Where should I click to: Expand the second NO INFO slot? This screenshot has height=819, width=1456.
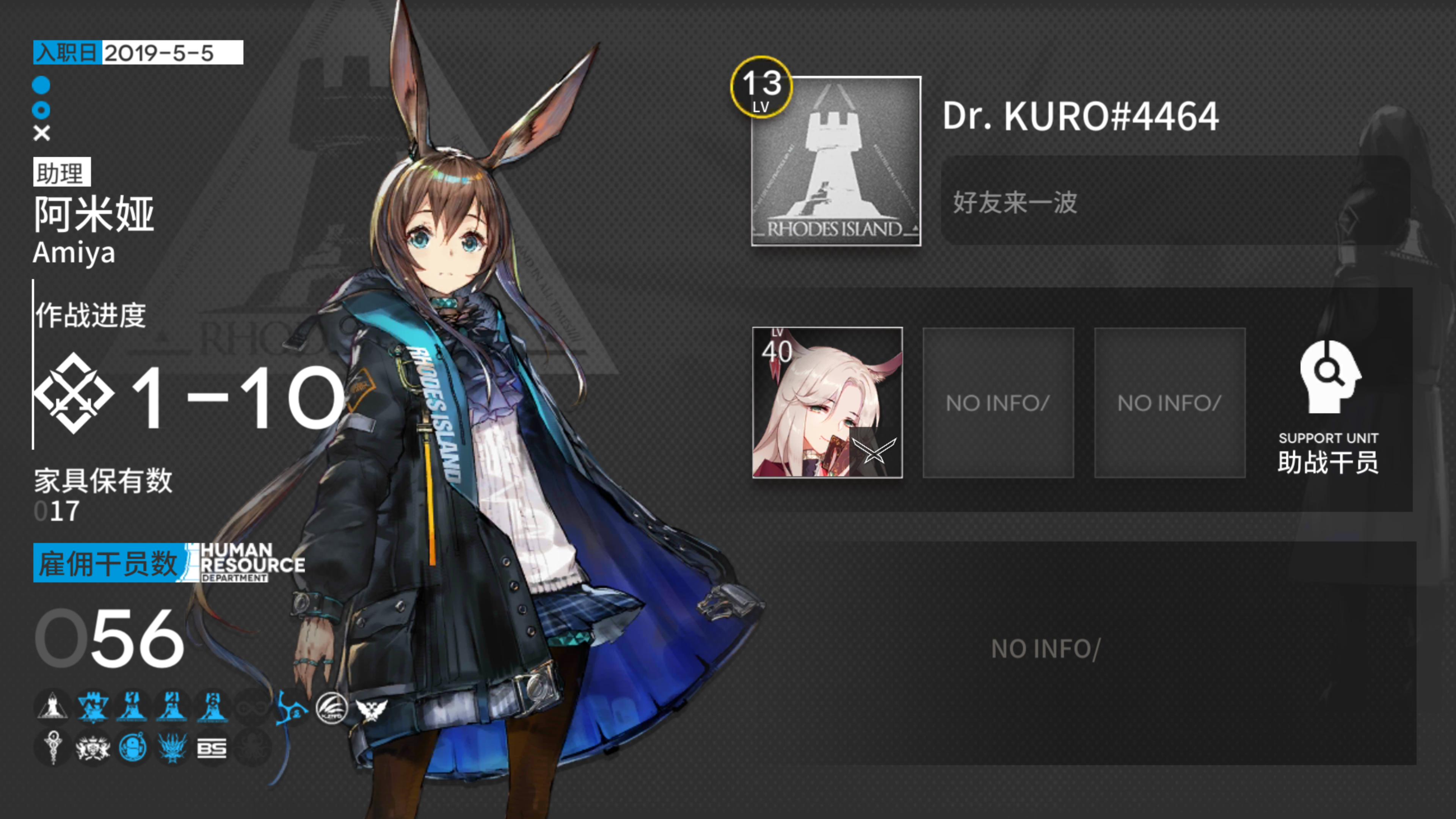(x=1169, y=403)
